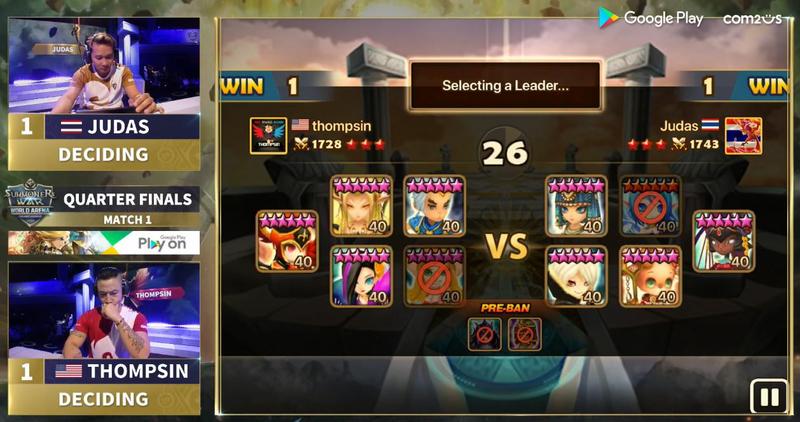
Task: Open thompsin's player avatar
Action: (x=268, y=136)
